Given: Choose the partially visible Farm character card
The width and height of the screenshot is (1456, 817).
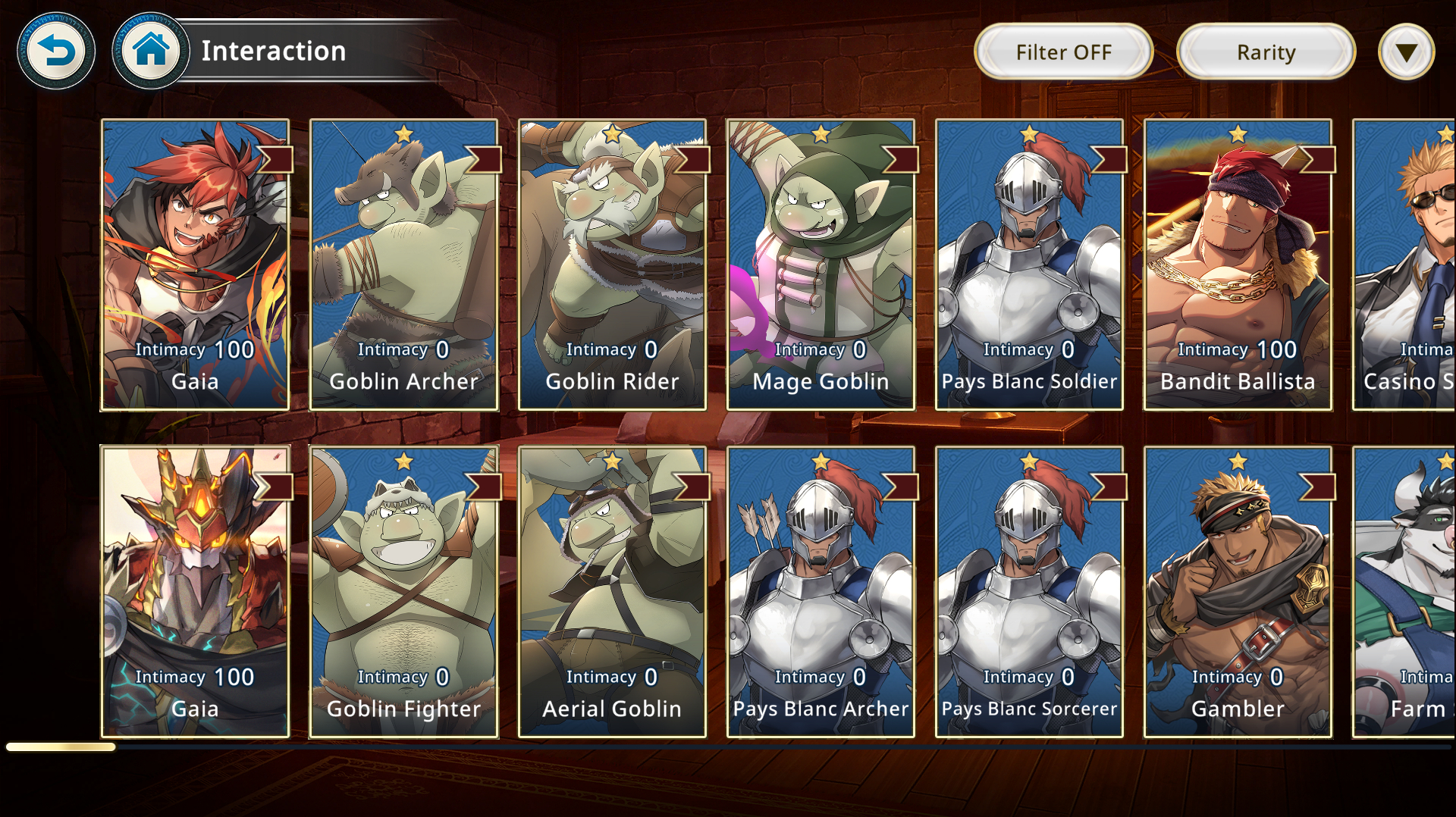Looking at the screenshot, I should pyautogui.click(x=1404, y=592).
